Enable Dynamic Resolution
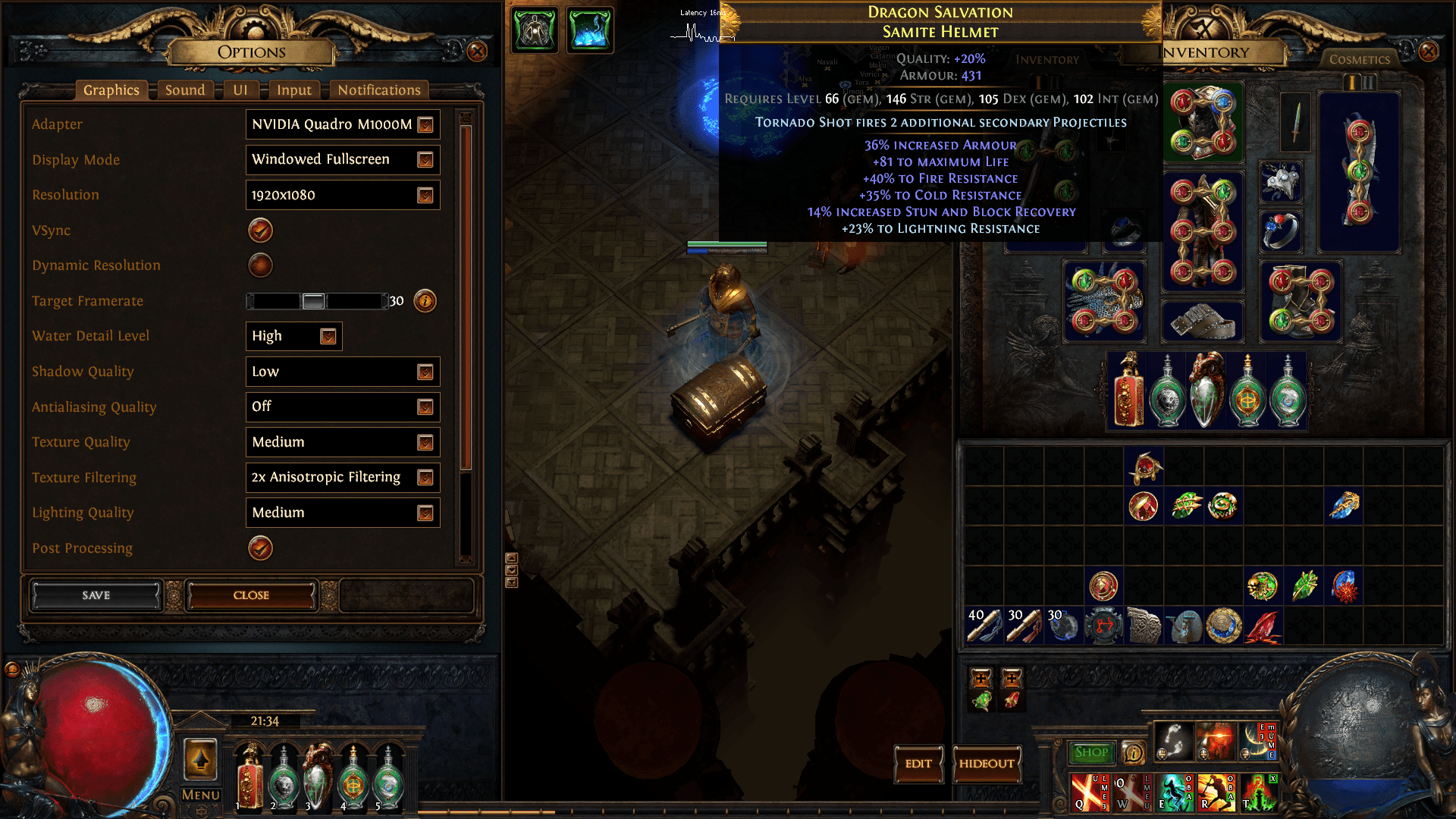The width and height of the screenshot is (1456, 819). (x=260, y=265)
